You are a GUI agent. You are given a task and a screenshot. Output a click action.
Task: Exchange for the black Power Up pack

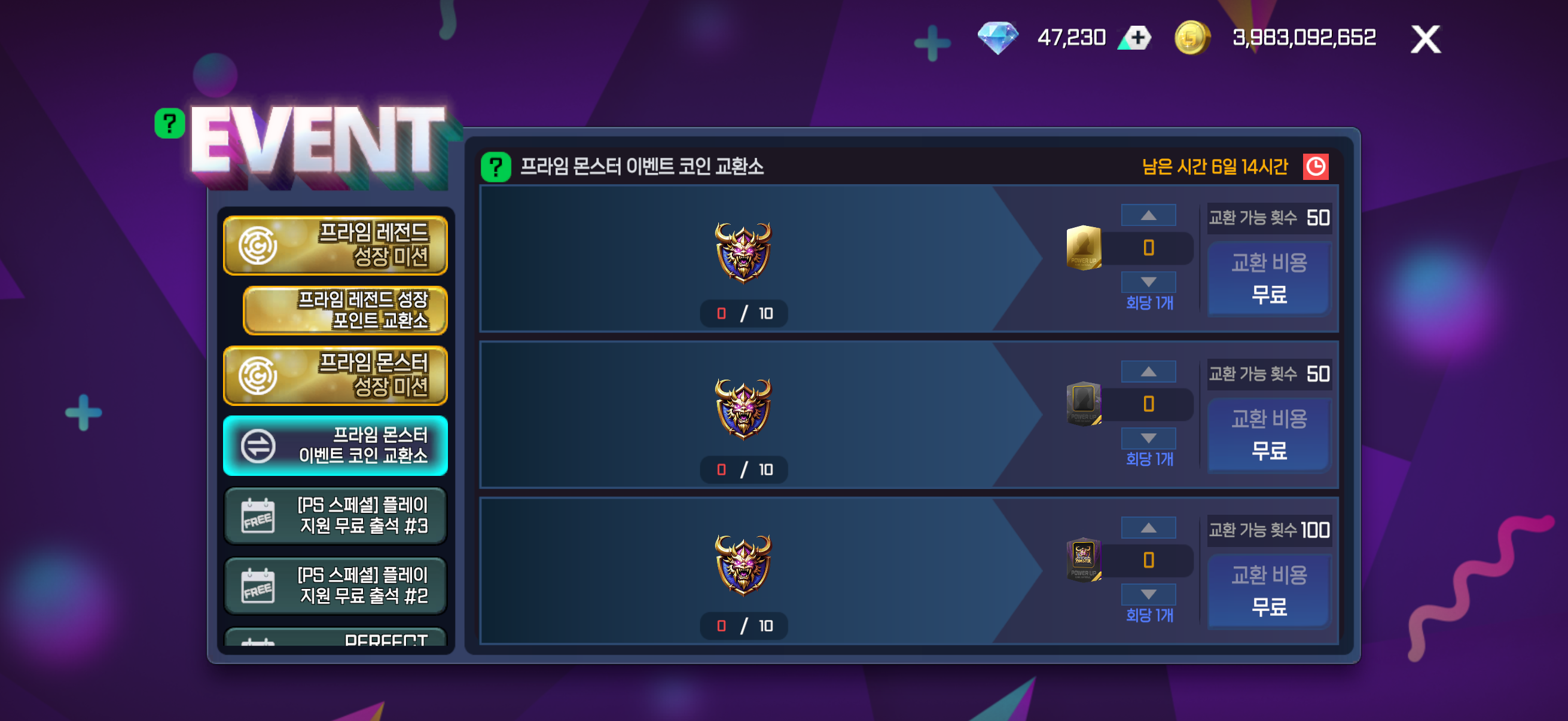(x=1268, y=435)
